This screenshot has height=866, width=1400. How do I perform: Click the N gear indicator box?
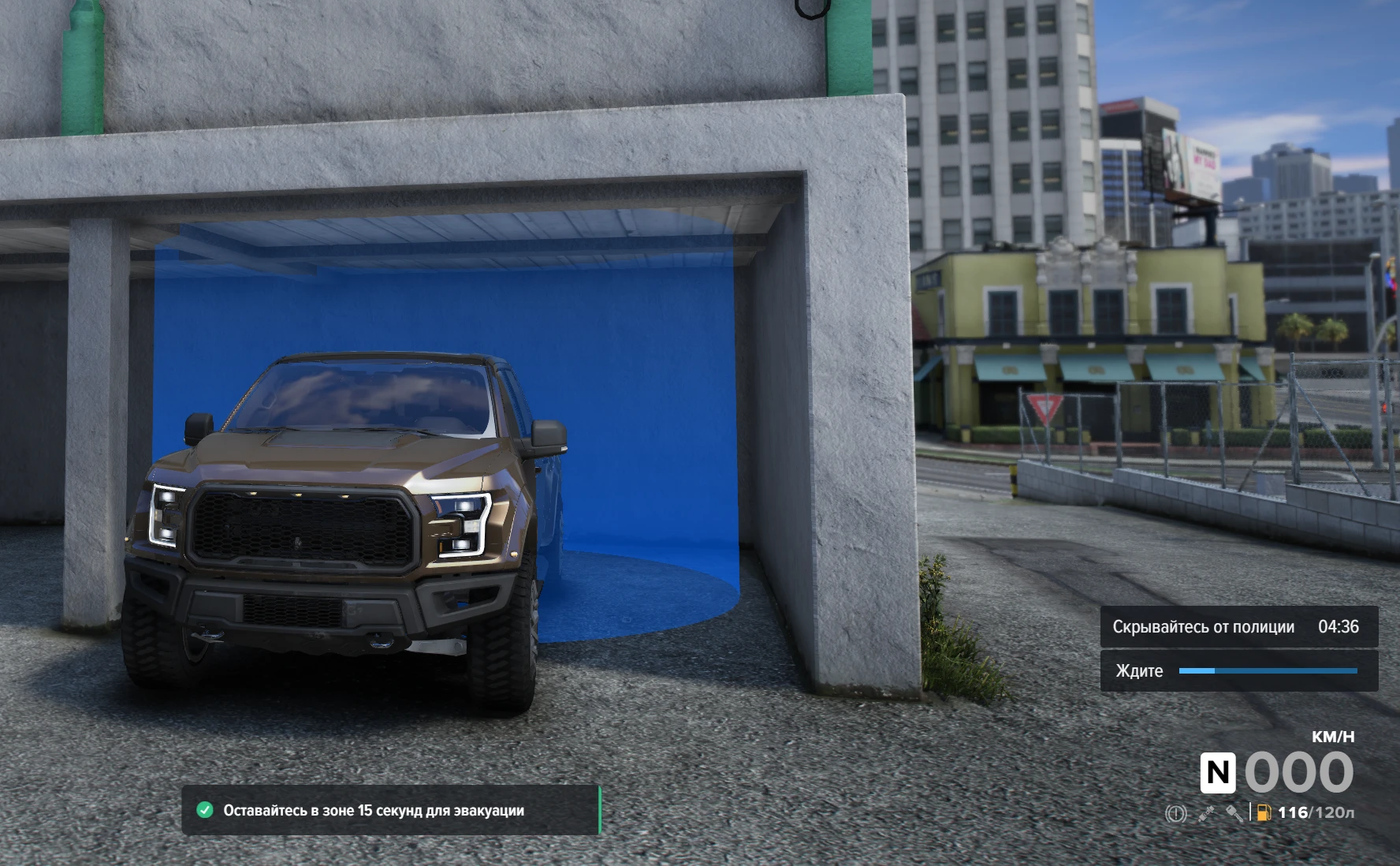[x=1218, y=772]
